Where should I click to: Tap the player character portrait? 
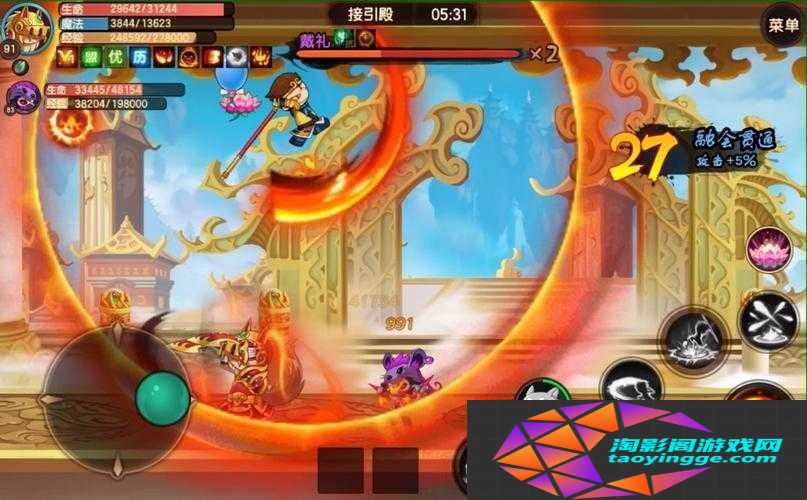tap(26, 27)
